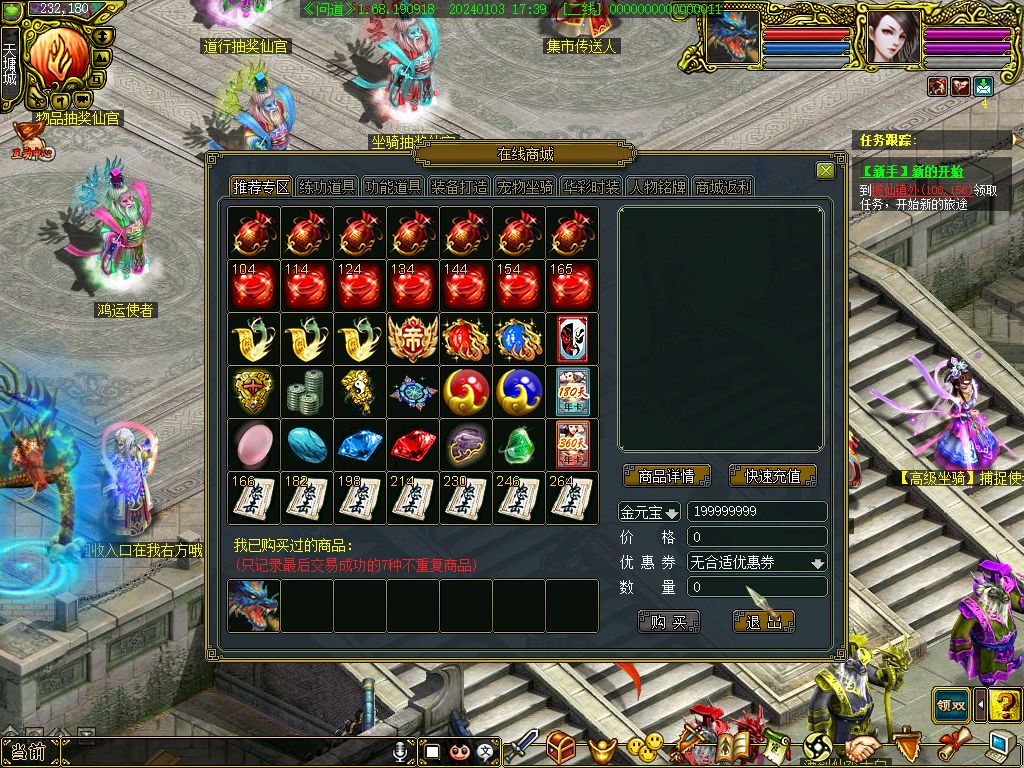The image size is (1024, 768).
Task: Open the 人物铭牌 tab
Action: [657, 187]
